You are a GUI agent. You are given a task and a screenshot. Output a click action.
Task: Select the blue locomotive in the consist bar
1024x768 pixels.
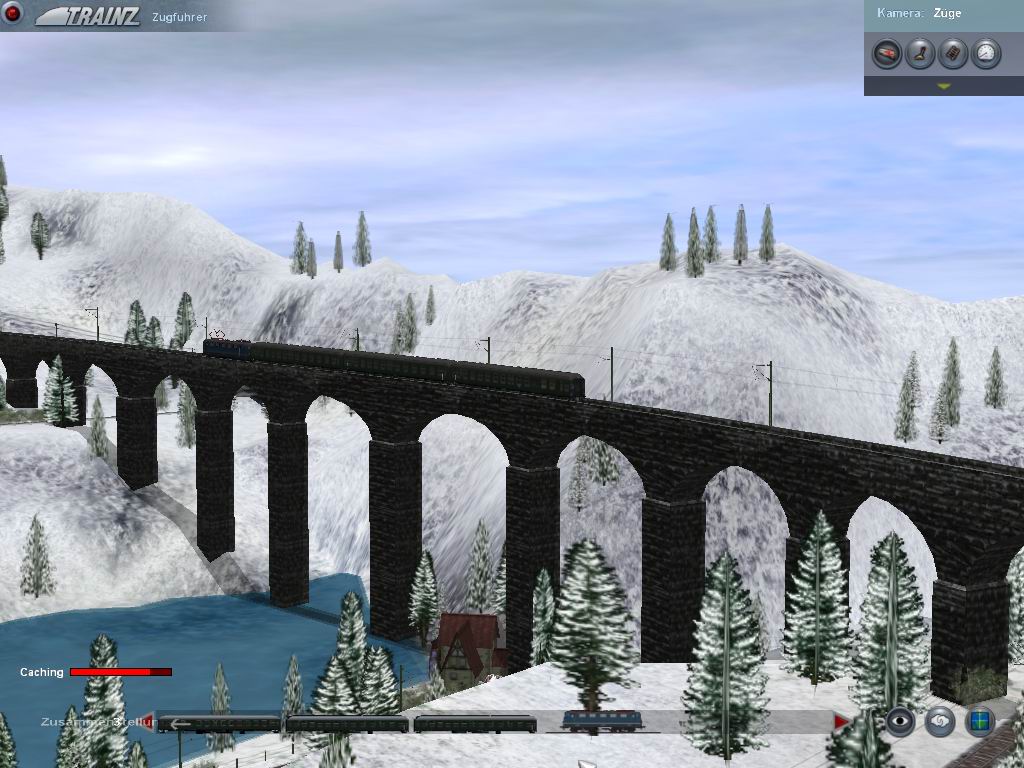pyautogui.click(x=600, y=721)
